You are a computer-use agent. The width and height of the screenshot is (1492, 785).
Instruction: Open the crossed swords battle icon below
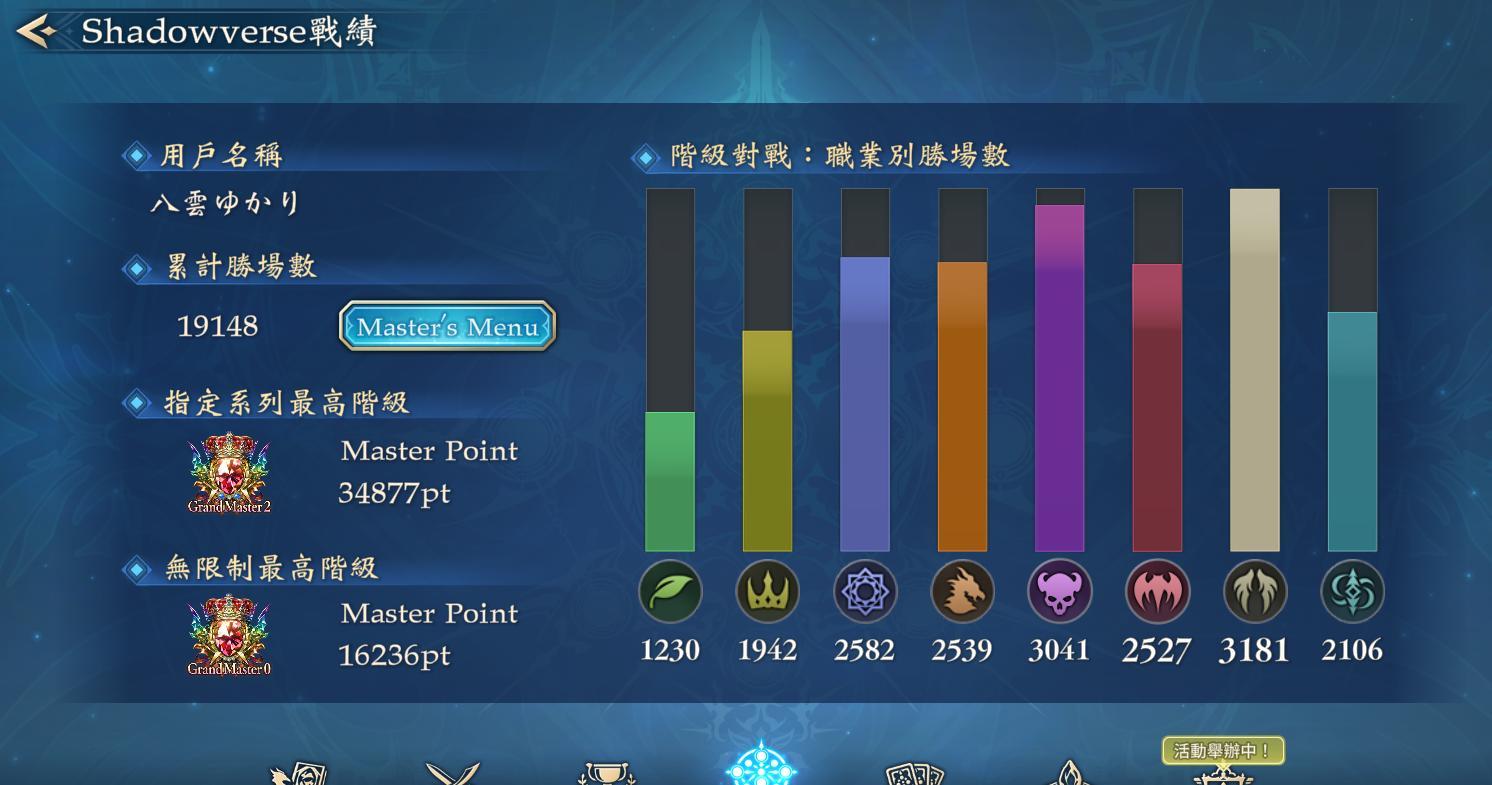(455, 772)
